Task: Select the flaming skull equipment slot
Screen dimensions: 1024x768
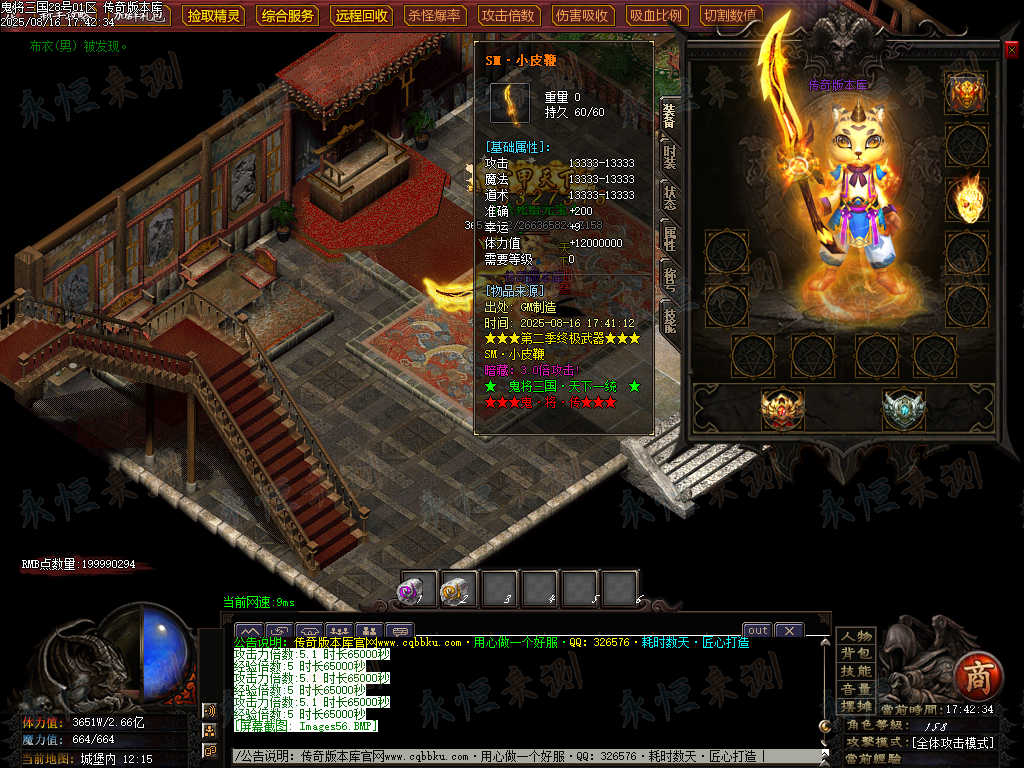Action: pyautogui.click(x=967, y=198)
